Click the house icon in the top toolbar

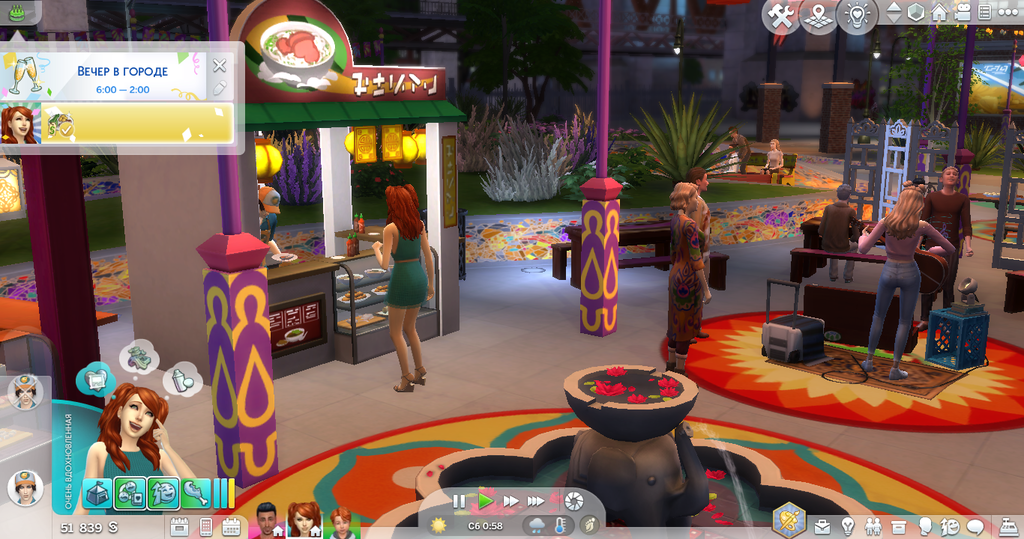[939, 12]
